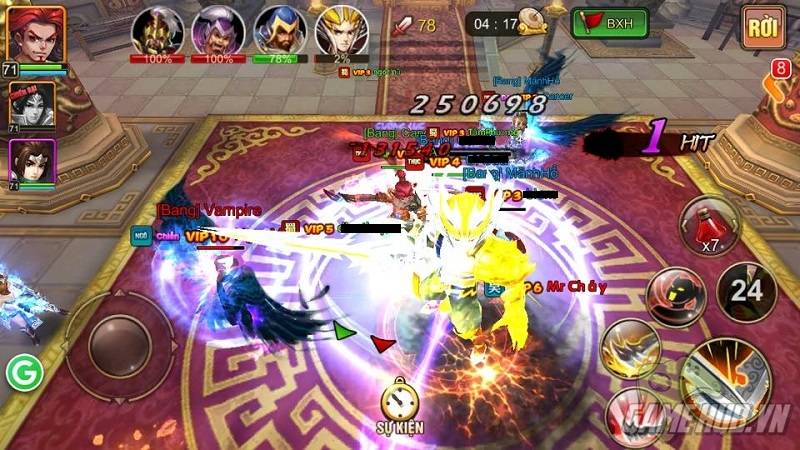Target the gold-masked boss portrait
Viewport: 800px width, 450px height.
click(x=155, y=29)
